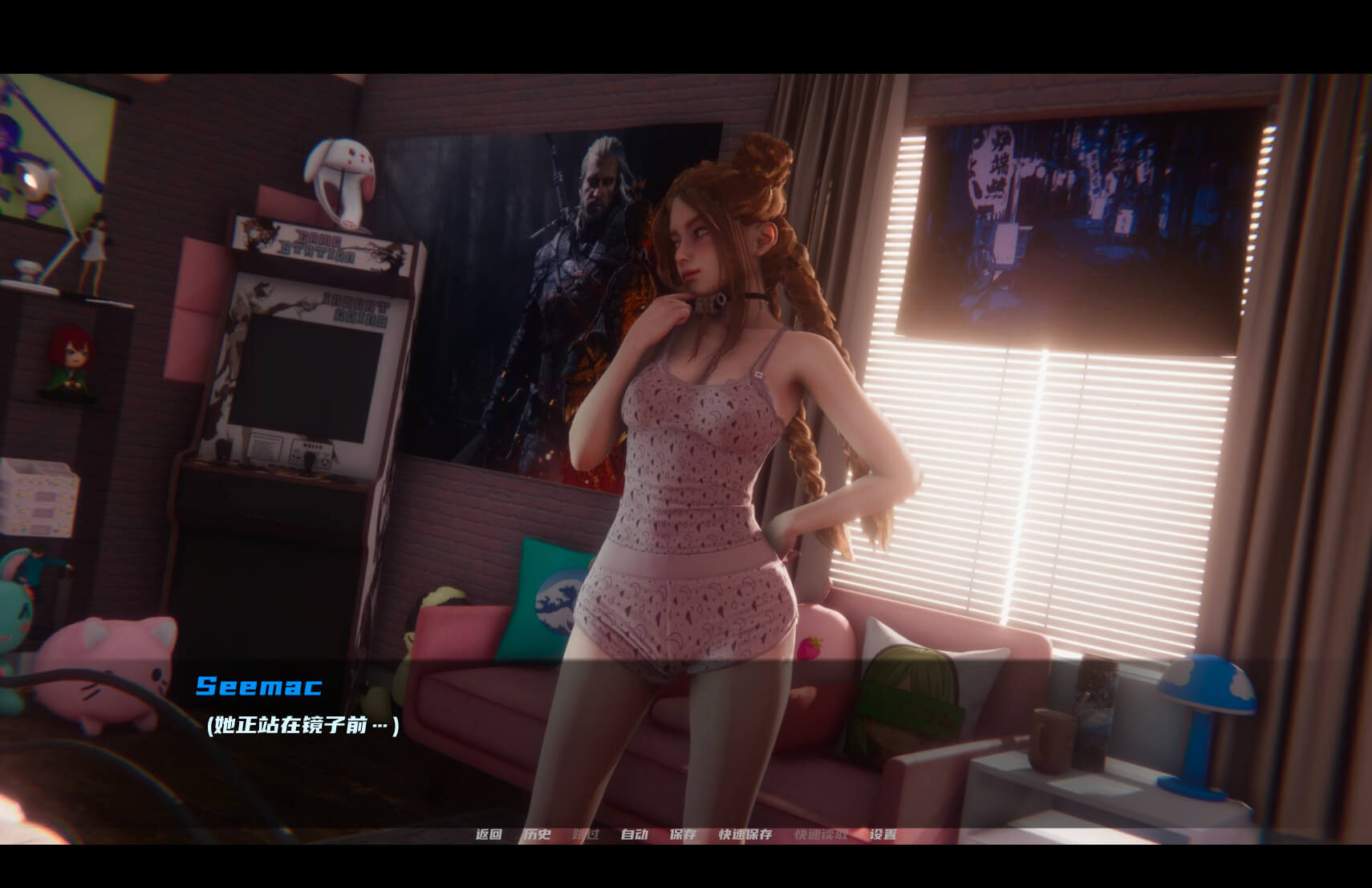Screen dimensions: 1372x888
Task: Open the 历史 dialogue history log
Action: (537, 834)
